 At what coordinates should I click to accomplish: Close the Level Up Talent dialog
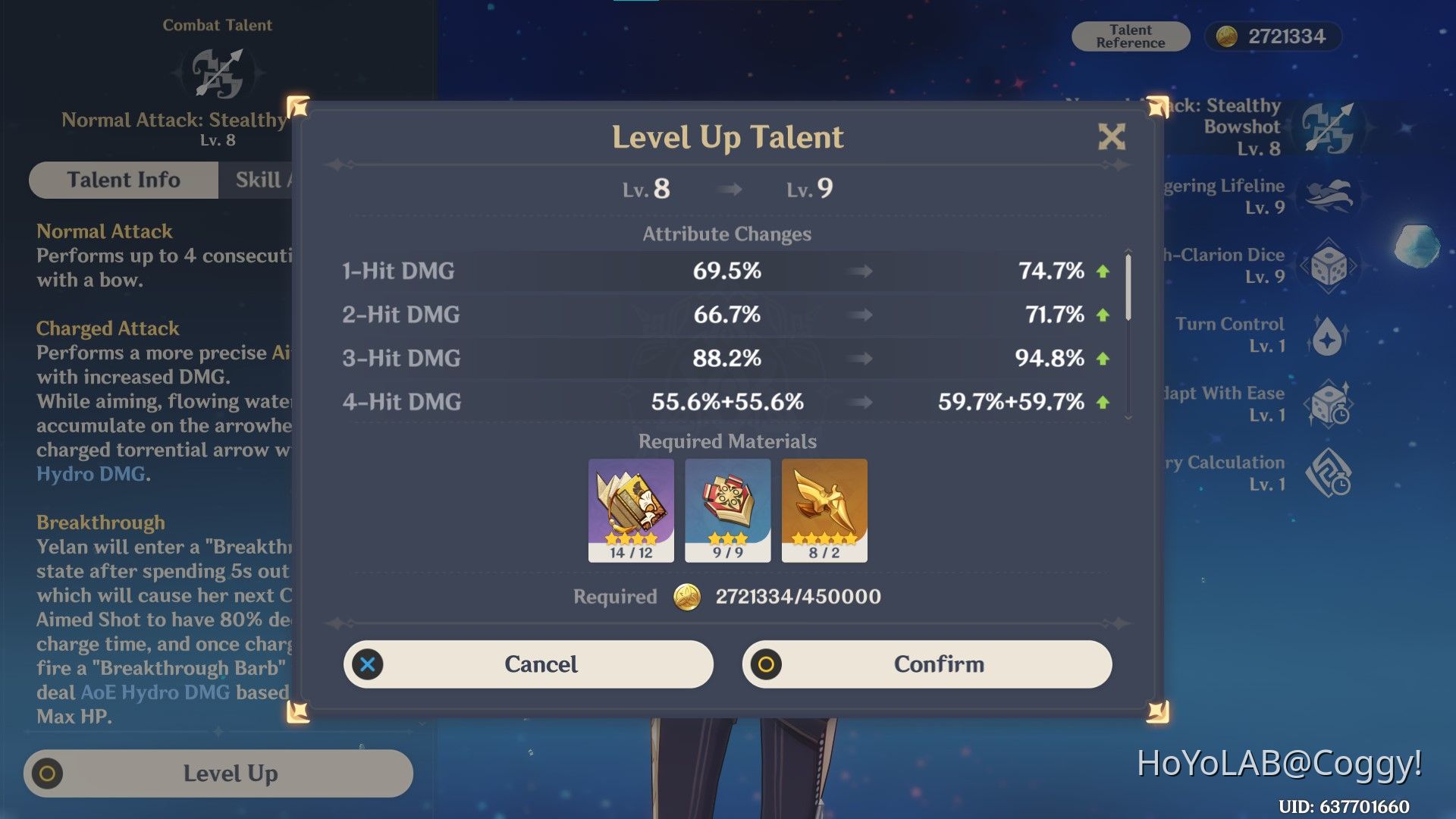tap(1110, 138)
